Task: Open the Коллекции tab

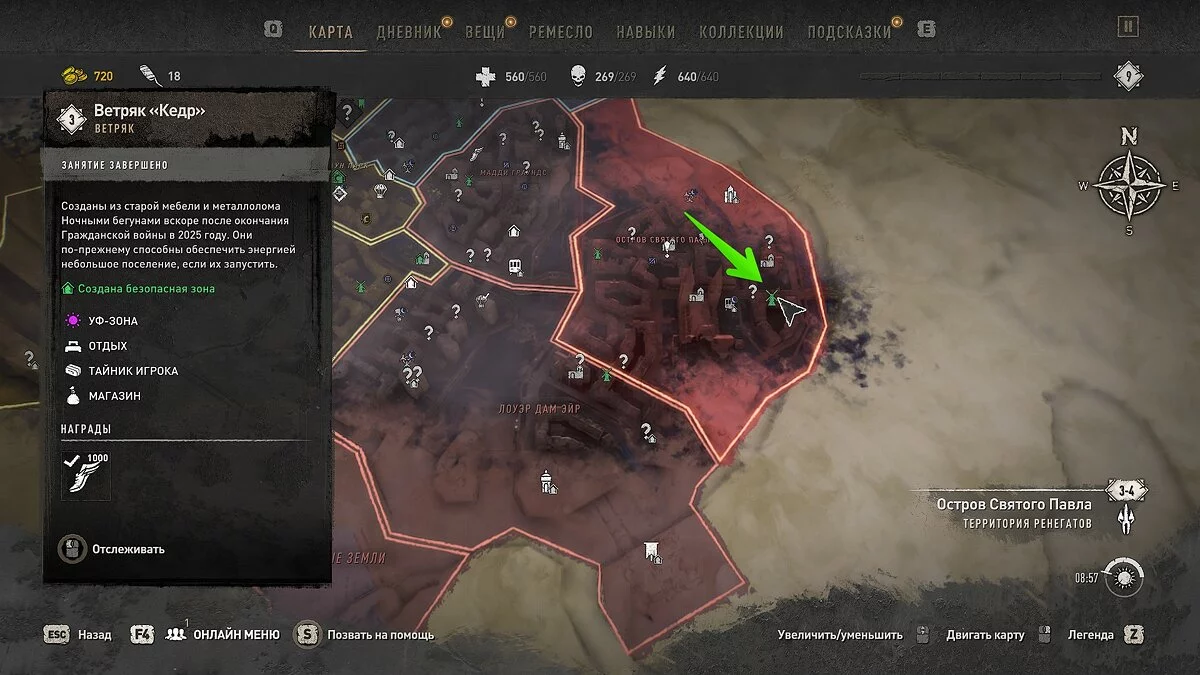Action: click(x=741, y=31)
